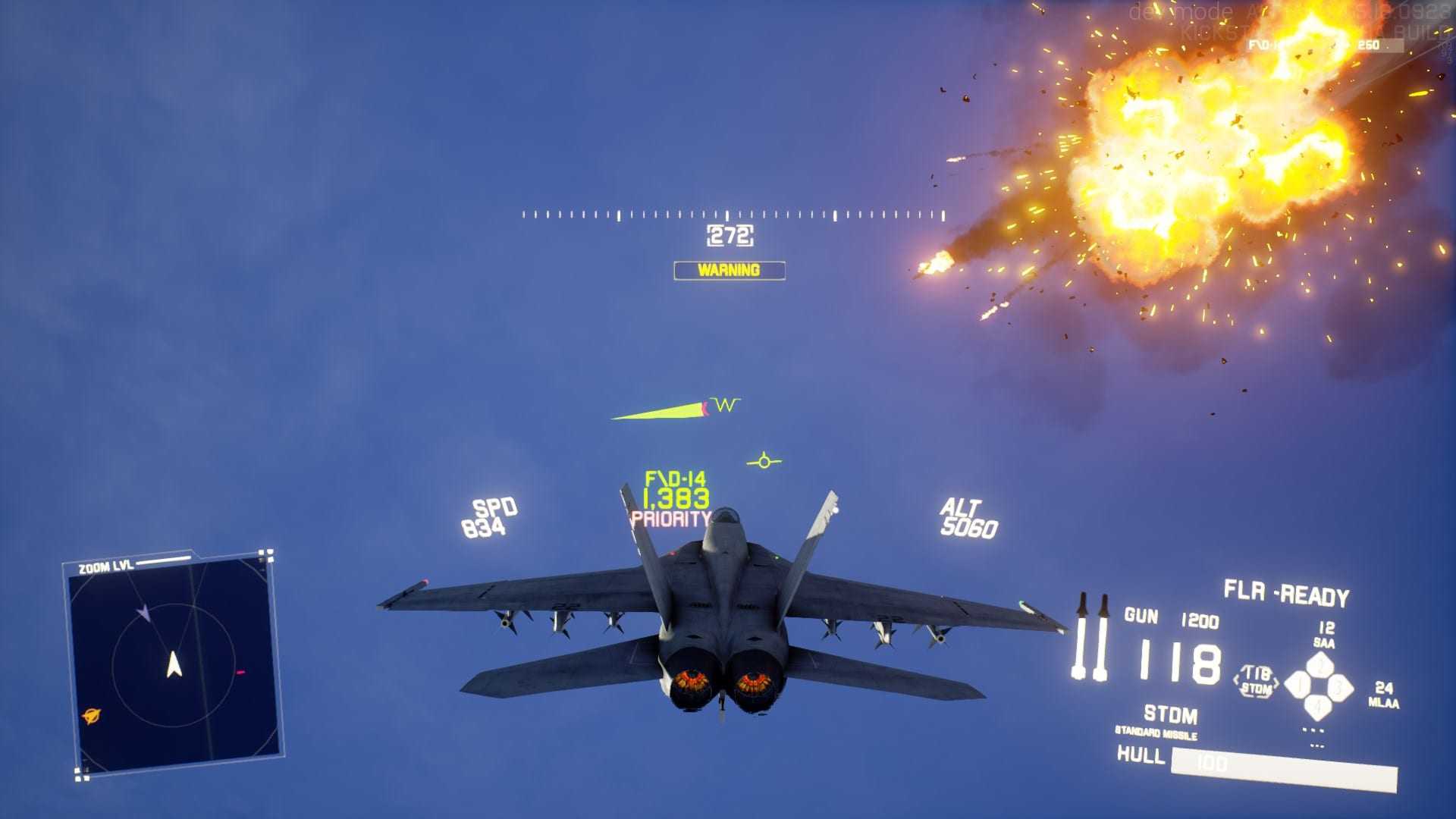Select the purple allied arrow on radar
Viewport: 1456px width, 819px height.
[x=143, y=613]
